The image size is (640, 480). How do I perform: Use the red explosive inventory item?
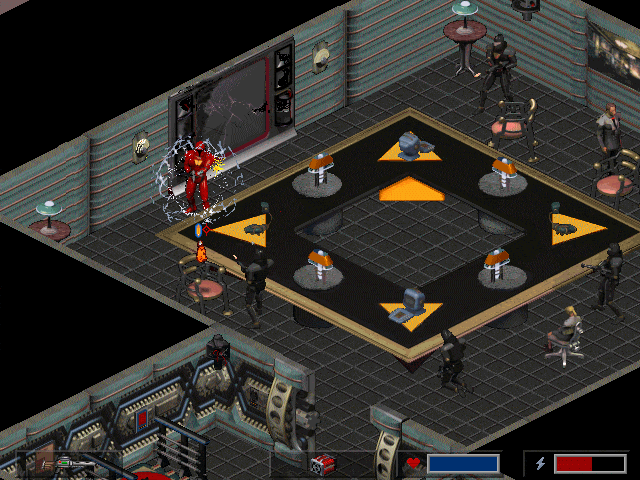click(322, 464)
